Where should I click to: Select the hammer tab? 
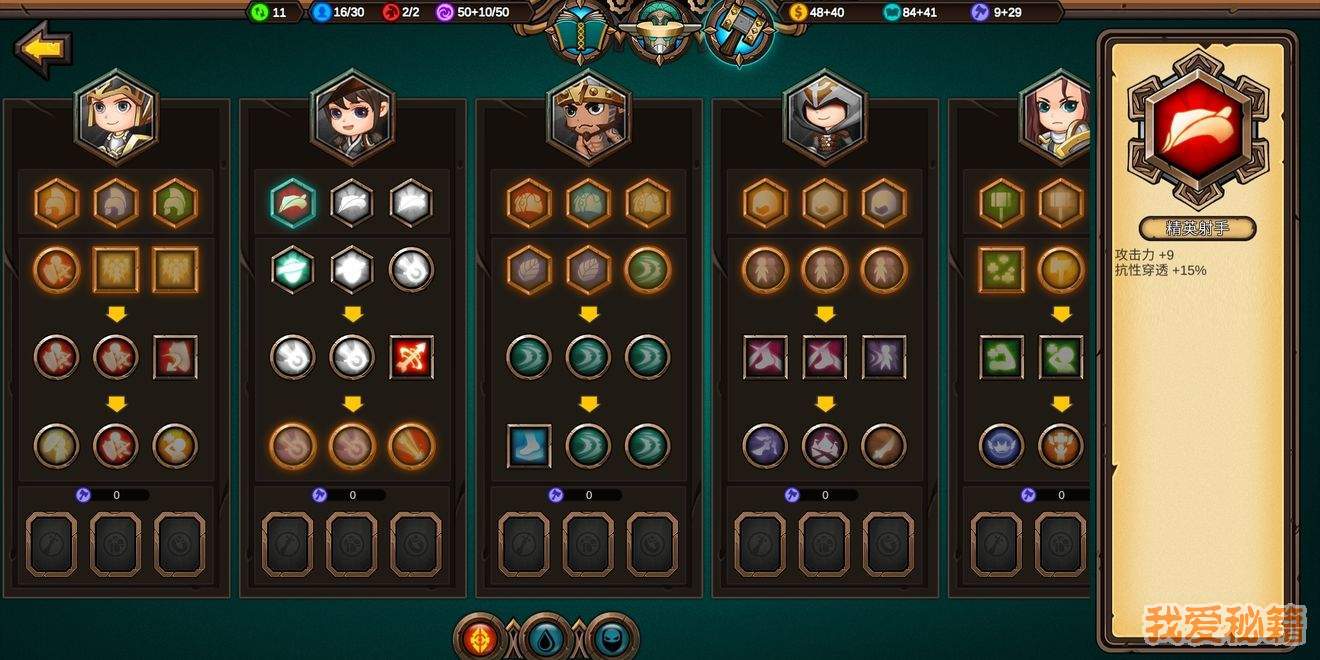(x=739, y=32)
